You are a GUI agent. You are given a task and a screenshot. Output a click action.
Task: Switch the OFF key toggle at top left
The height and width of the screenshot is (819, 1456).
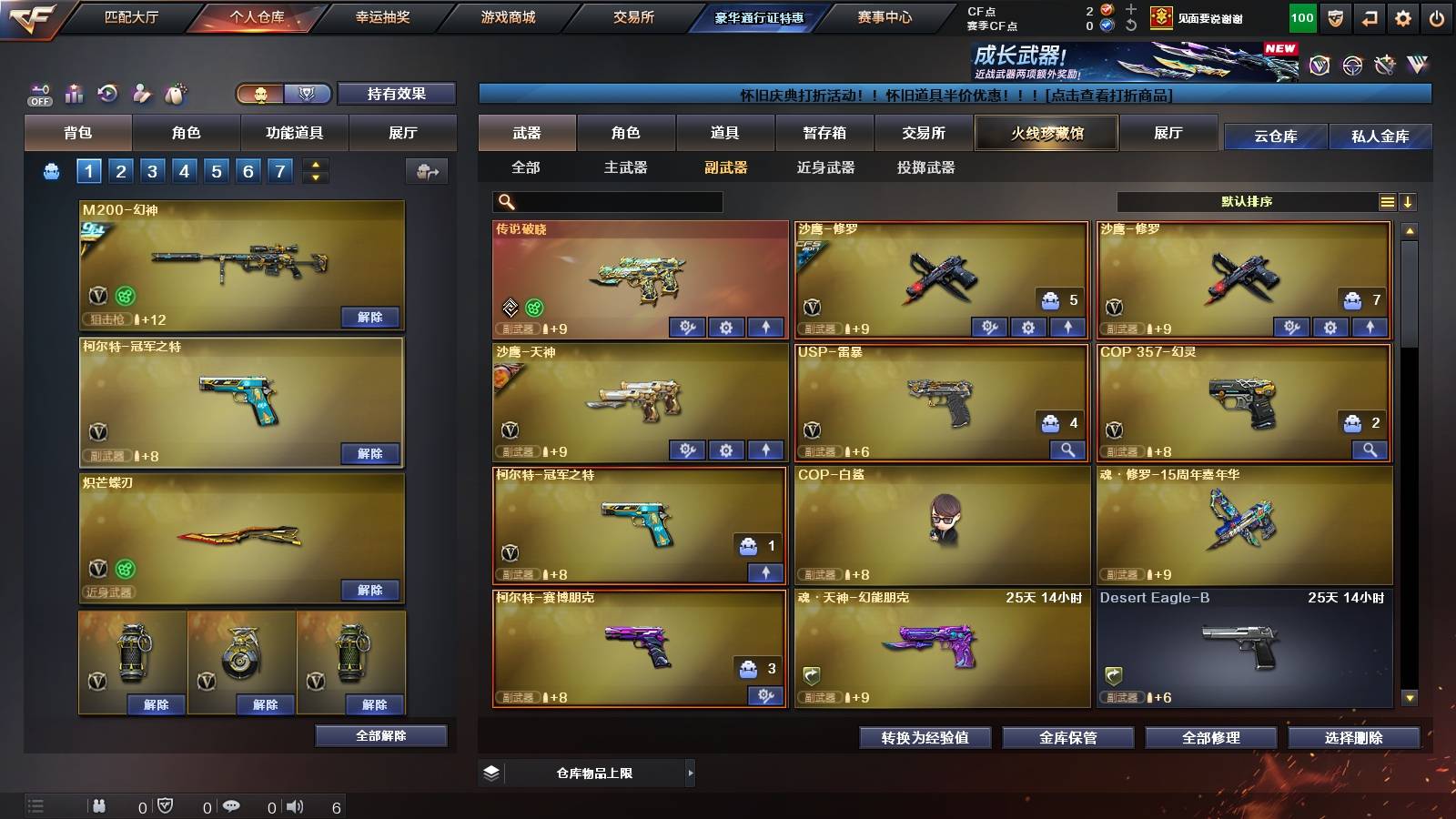(38, 94)
